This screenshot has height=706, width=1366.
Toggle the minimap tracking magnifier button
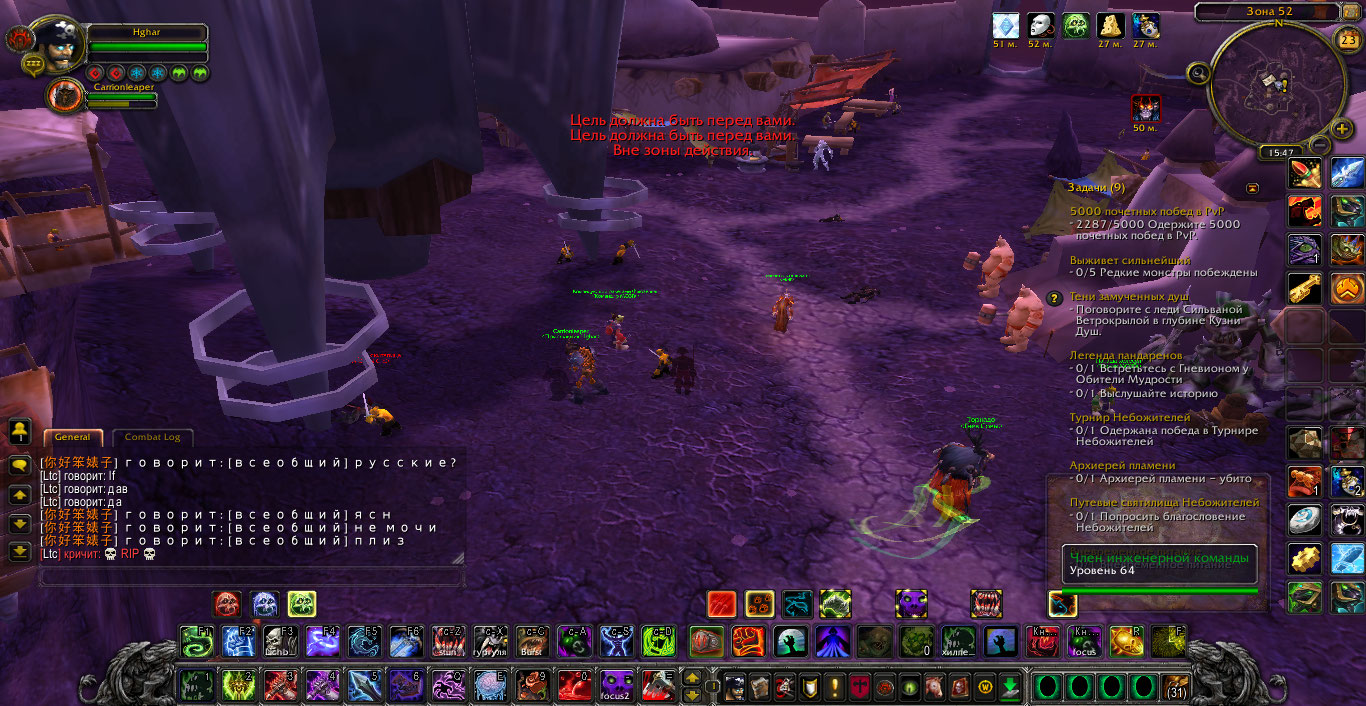click(x=1198, y=72)
